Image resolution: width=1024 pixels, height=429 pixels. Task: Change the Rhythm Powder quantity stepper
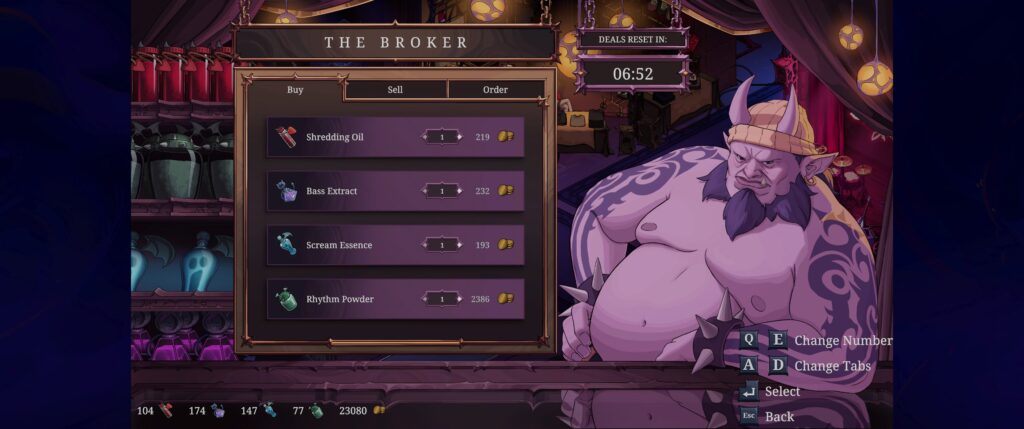[442, 299]
